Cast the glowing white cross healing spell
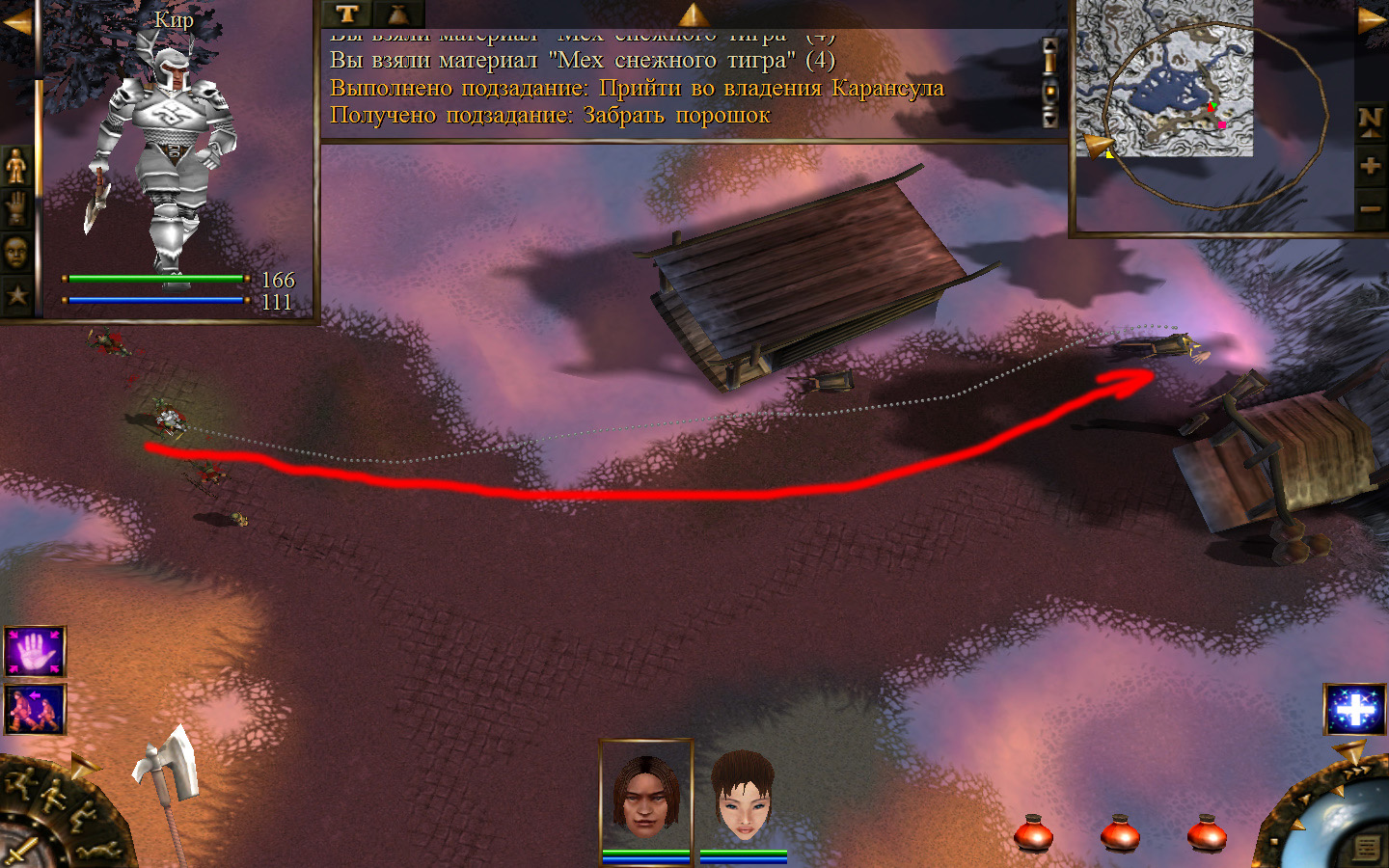 coord(1355,710)
